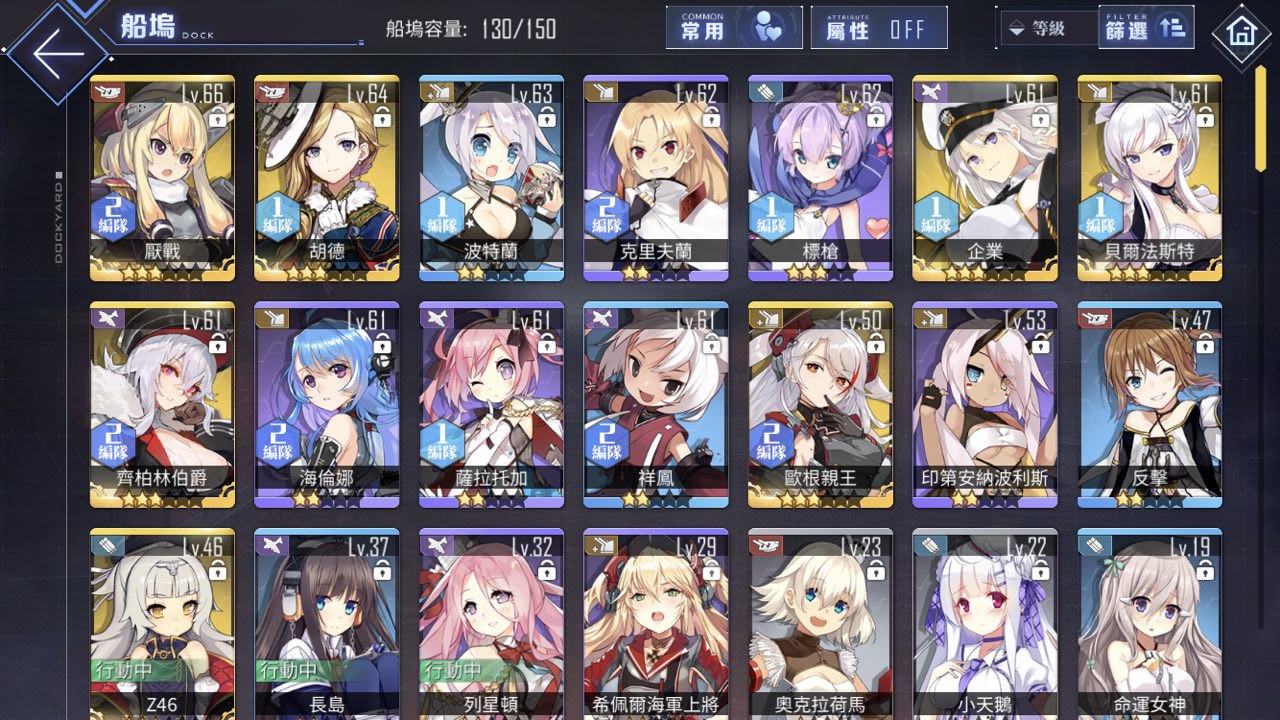1280x720 pixels.
Task: Pick the 克里夫蘭 ship card
Action: pos(656,178)
